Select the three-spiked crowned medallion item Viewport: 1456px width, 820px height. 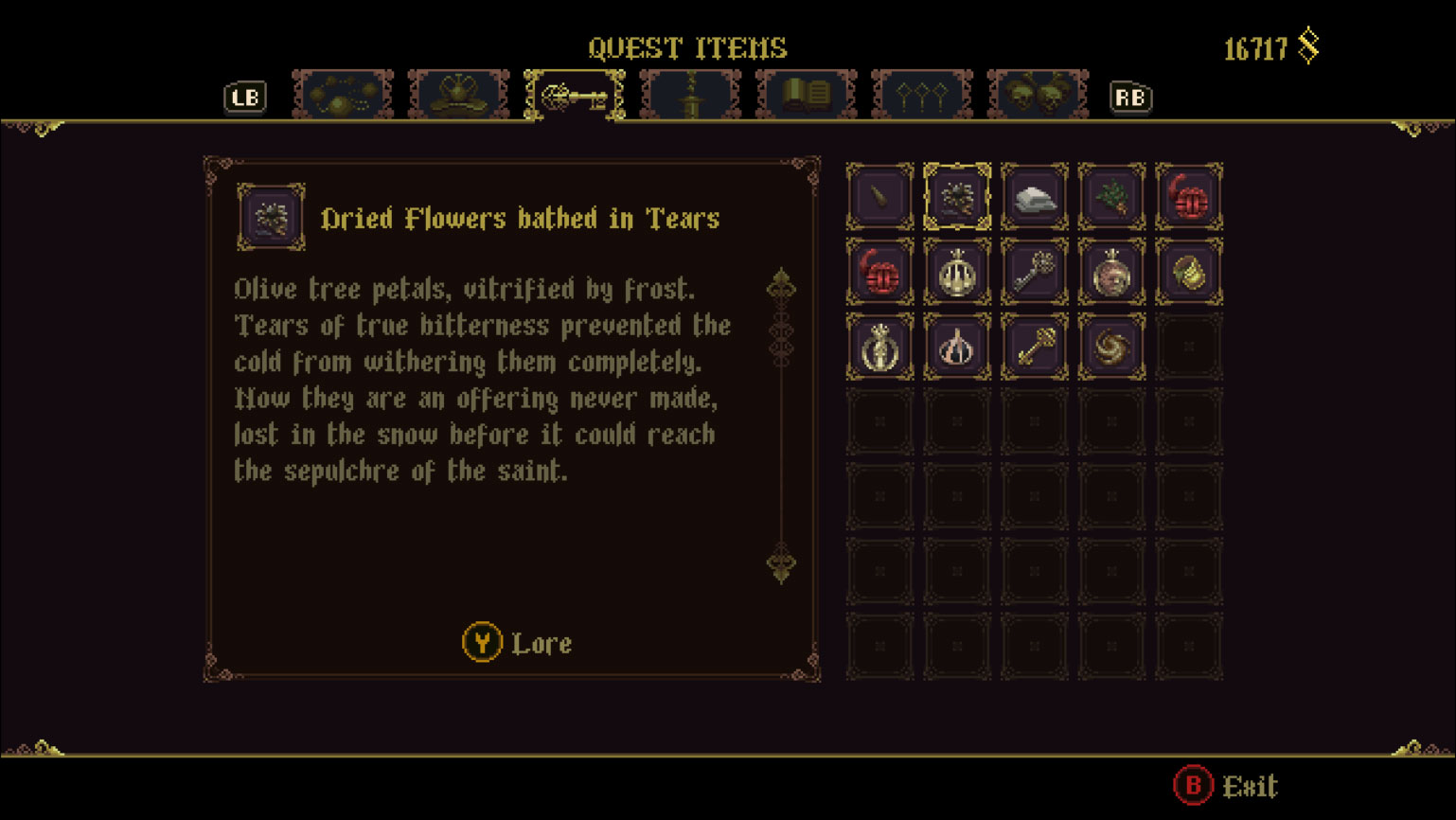(957, 273)
